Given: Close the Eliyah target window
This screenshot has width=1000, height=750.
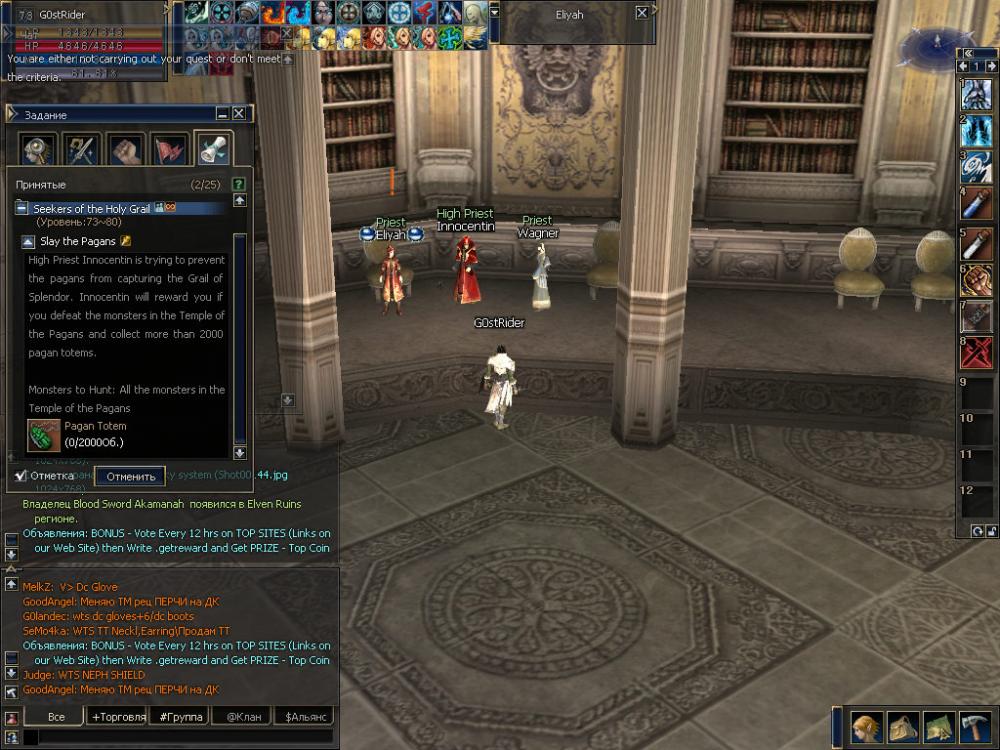Looking at the screenshot, I should 641,13.
